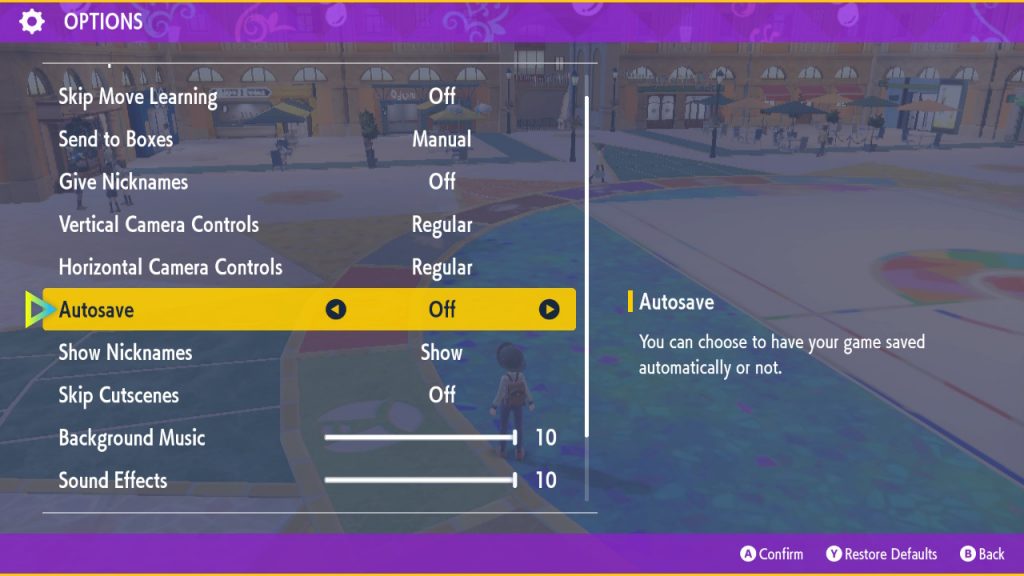1024x576 pixels.
Task: Select the Give Nicknames option row
Action: tap(123, 182)
